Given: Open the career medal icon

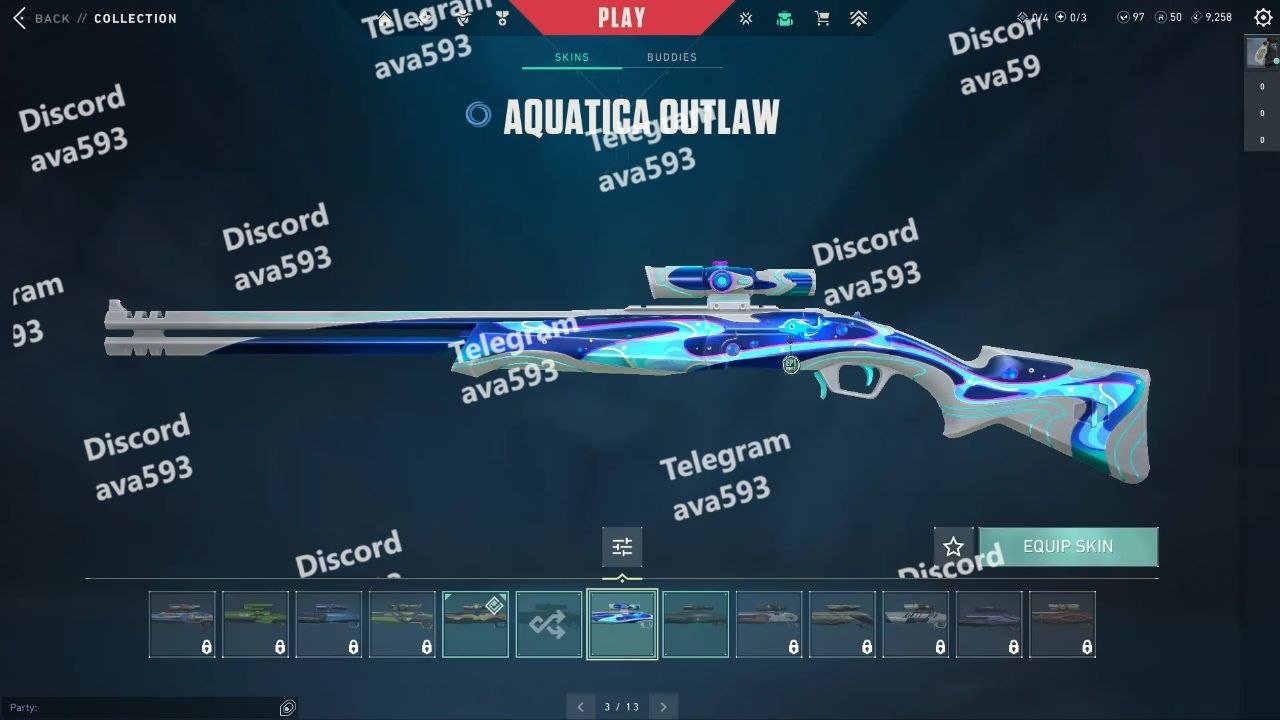Looking at the screenshot, I should 502,18.
